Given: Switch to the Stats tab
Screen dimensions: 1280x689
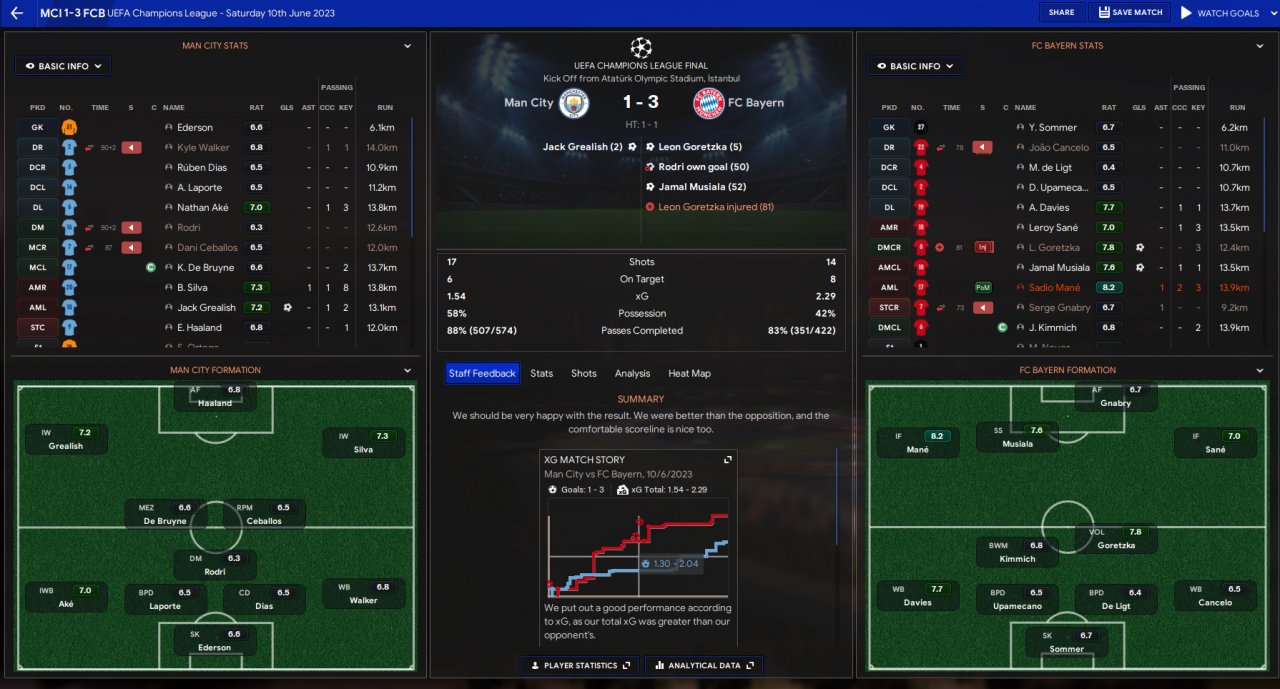Looking at the screenshot, I should tap(541, 373).
